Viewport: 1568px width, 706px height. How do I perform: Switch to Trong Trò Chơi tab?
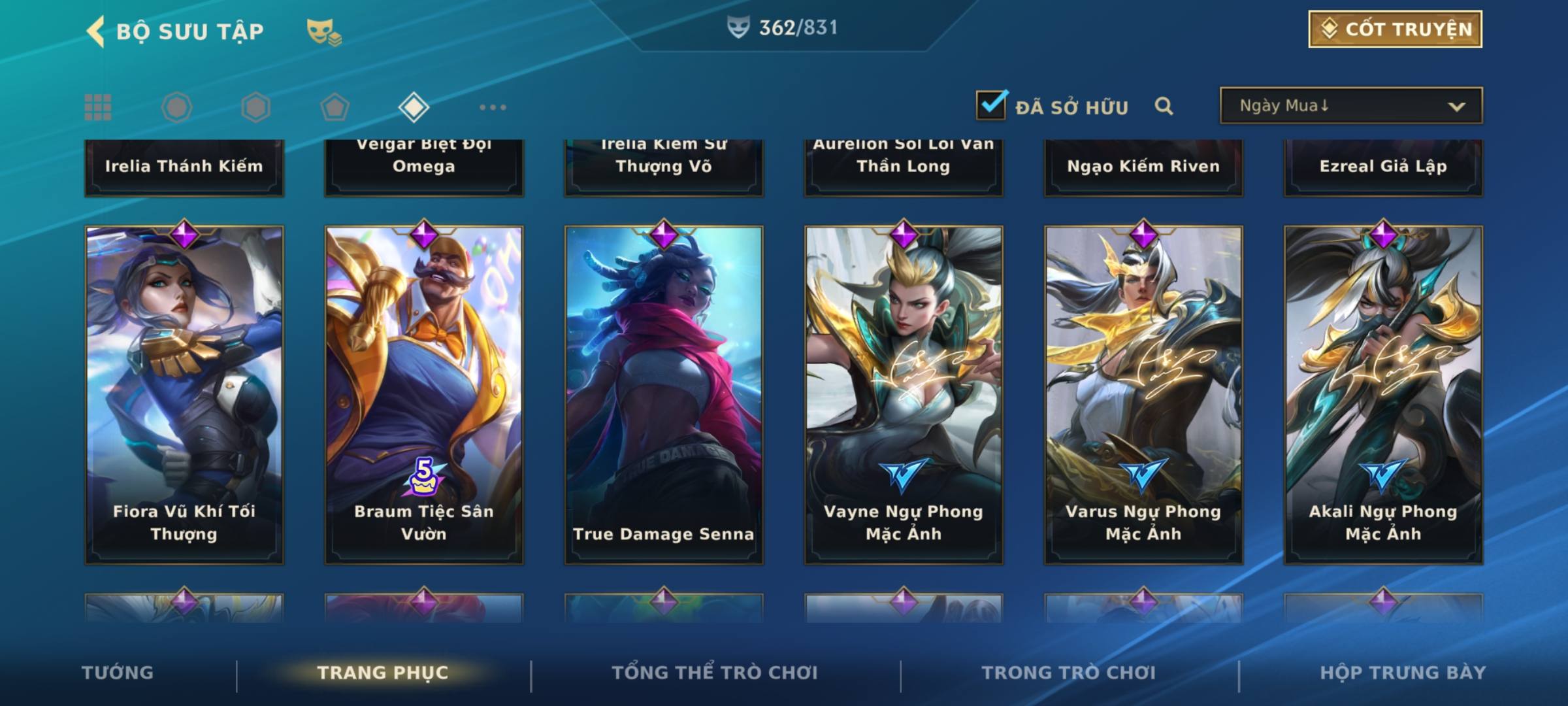pos(1069,673)
